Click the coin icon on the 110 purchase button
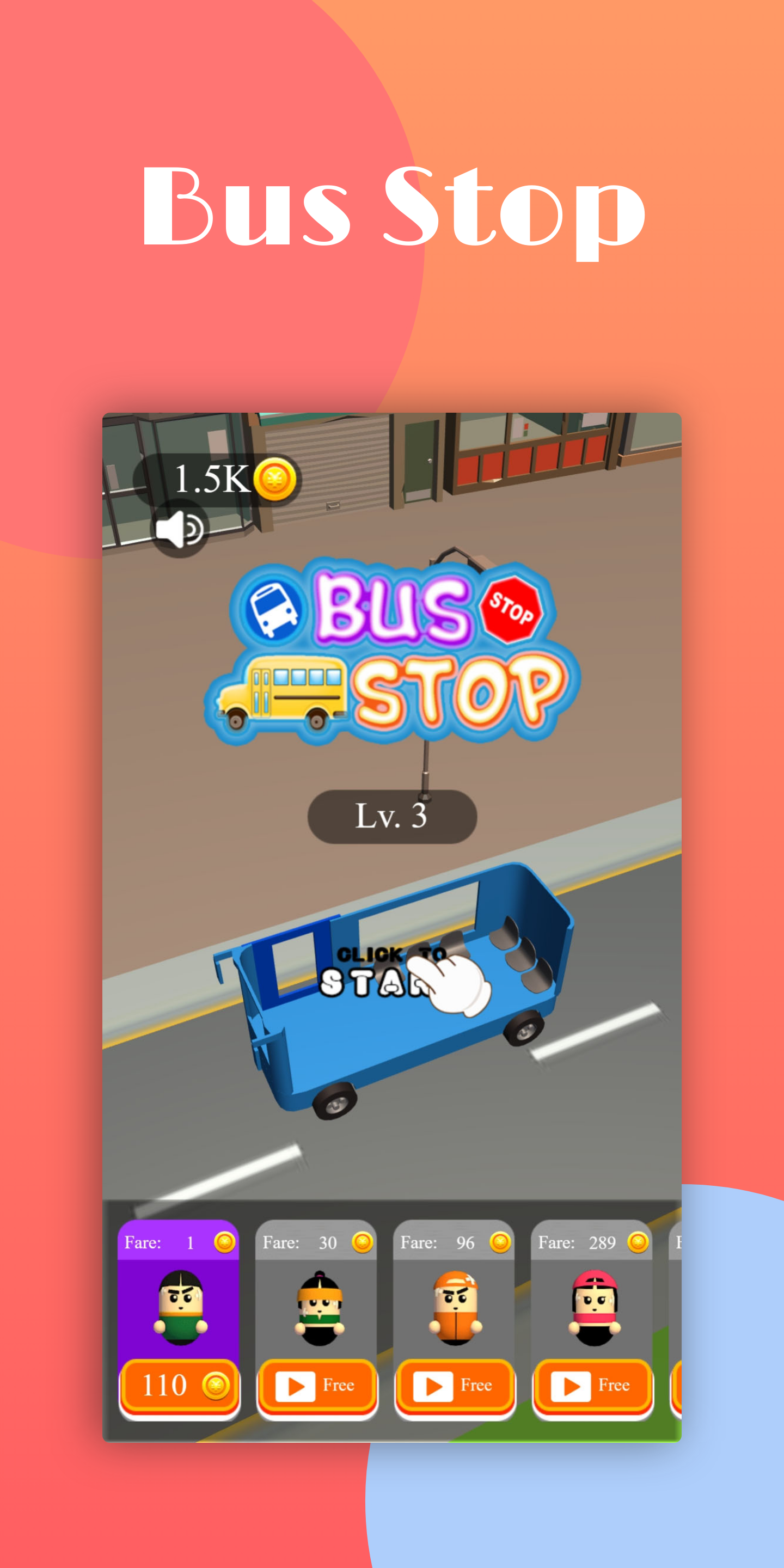784x1568 pixels. pyautogui.click(x=216, y=1386)
